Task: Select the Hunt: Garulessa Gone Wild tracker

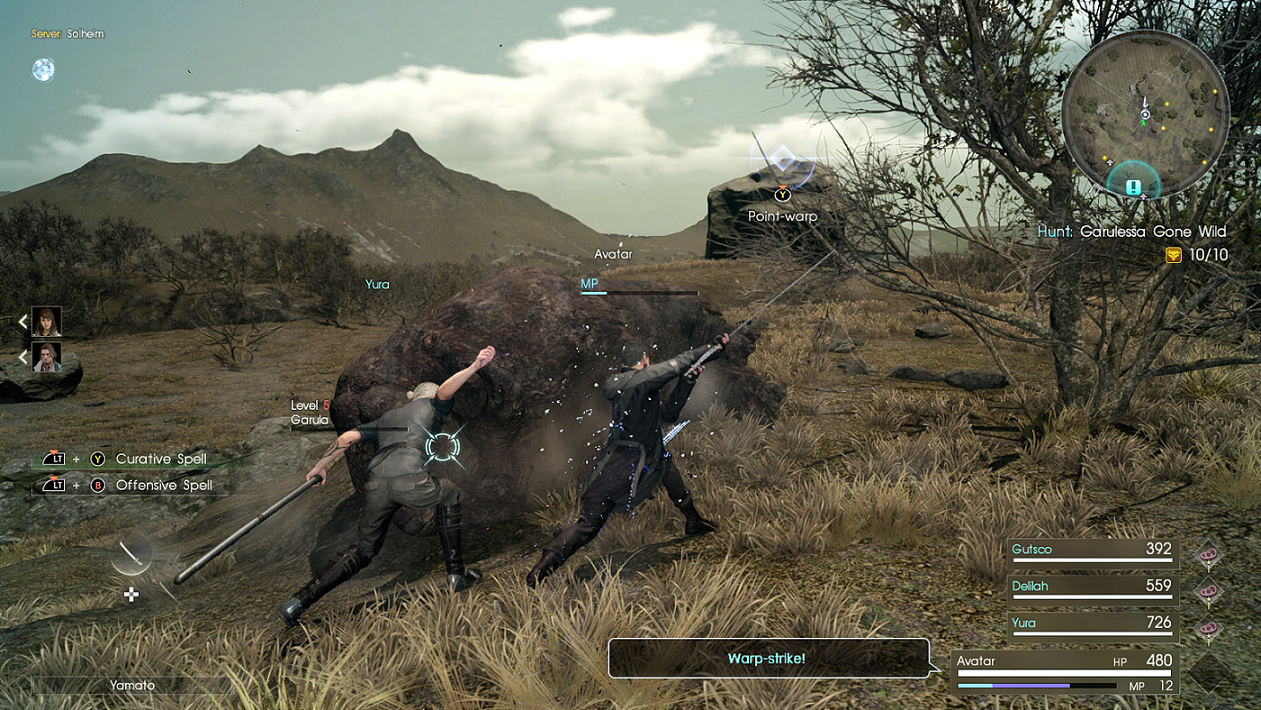Action: pos(1131,231)
